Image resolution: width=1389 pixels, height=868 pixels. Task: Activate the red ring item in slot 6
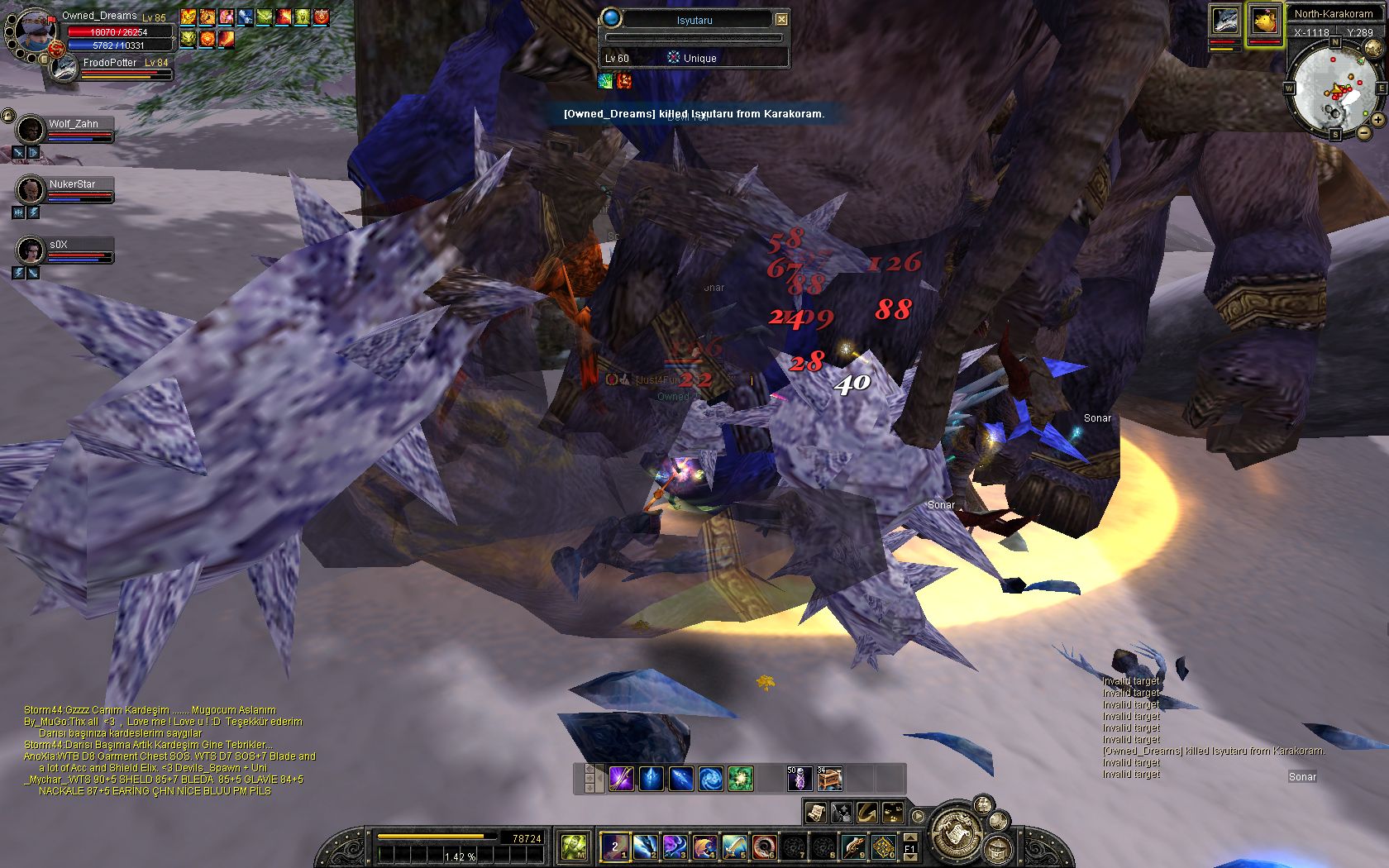click(764, 846)
